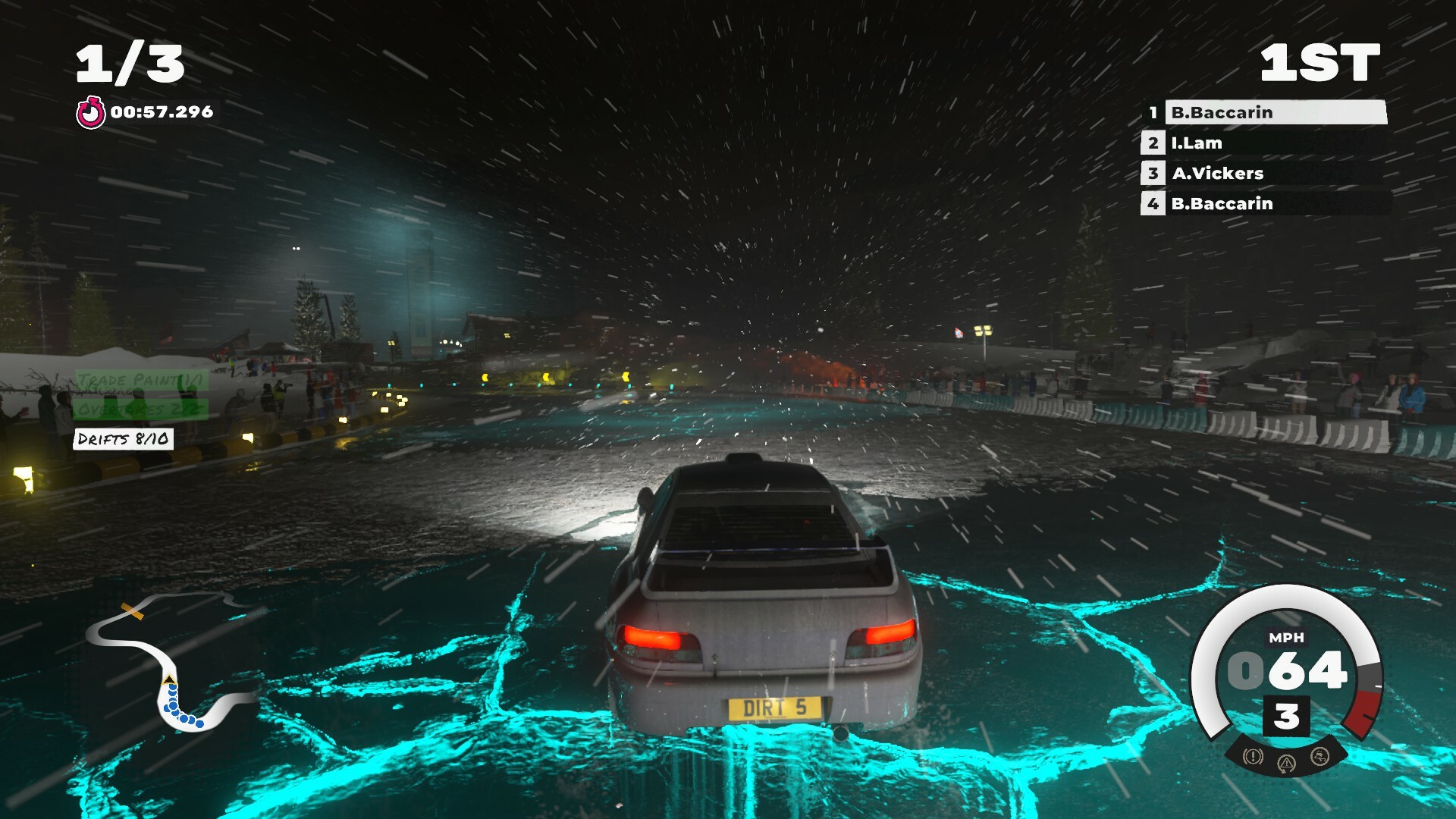Image resolution: width=1456 pixels, height=819 pixels.
Task: Select the player arrow marker on the minimap
Action: [168, 679]
